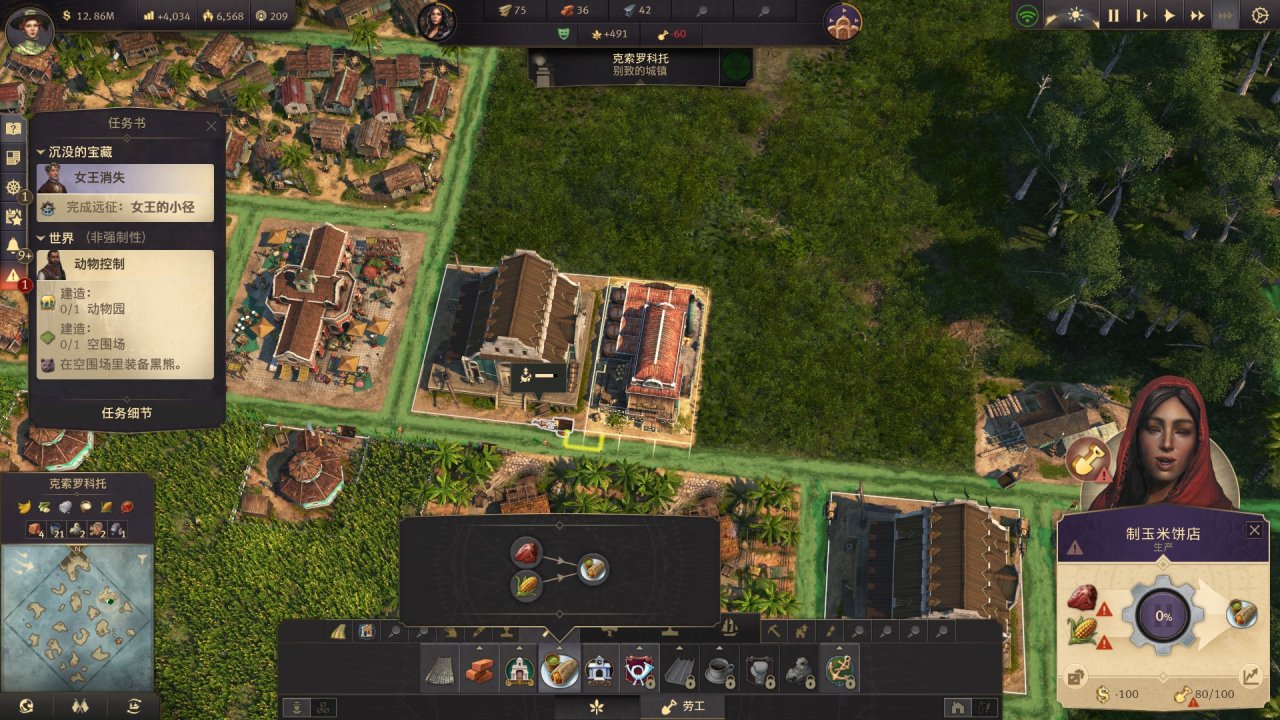The image size is (1280, 720).
Task: Close the 任务书 quest book
Action: tap(211, 126)
